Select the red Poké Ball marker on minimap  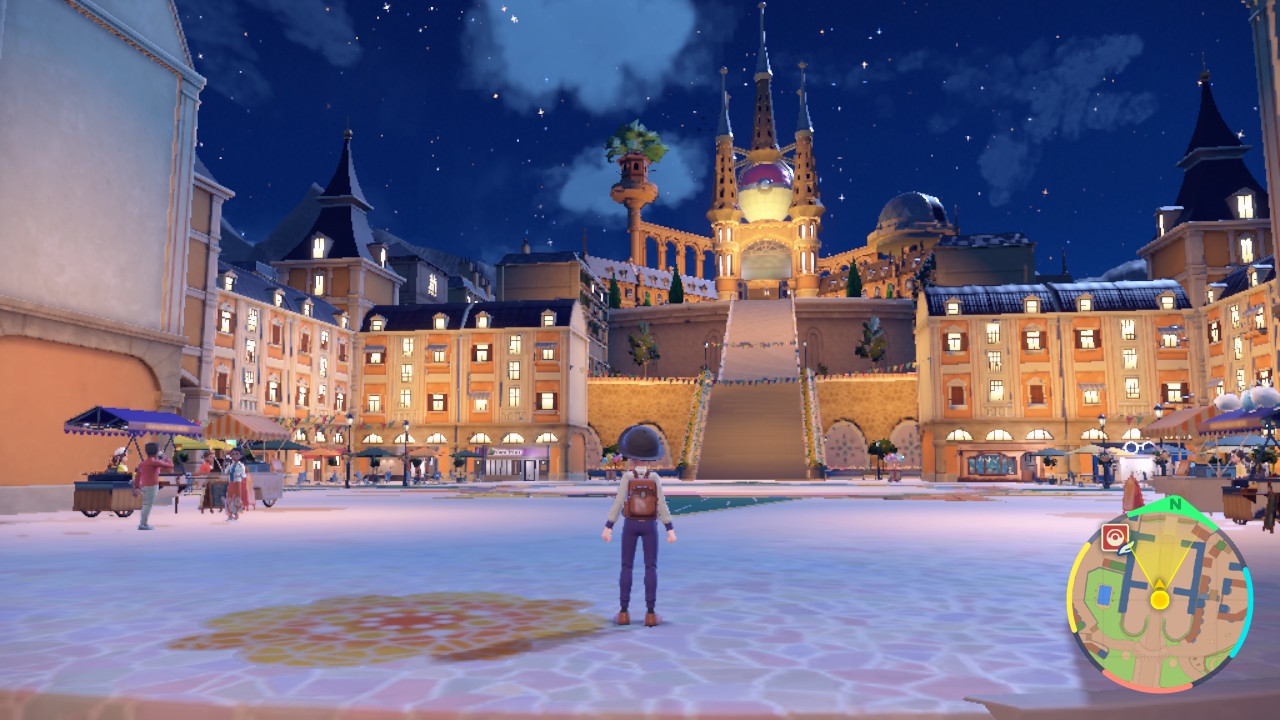tap(1114, 537)
